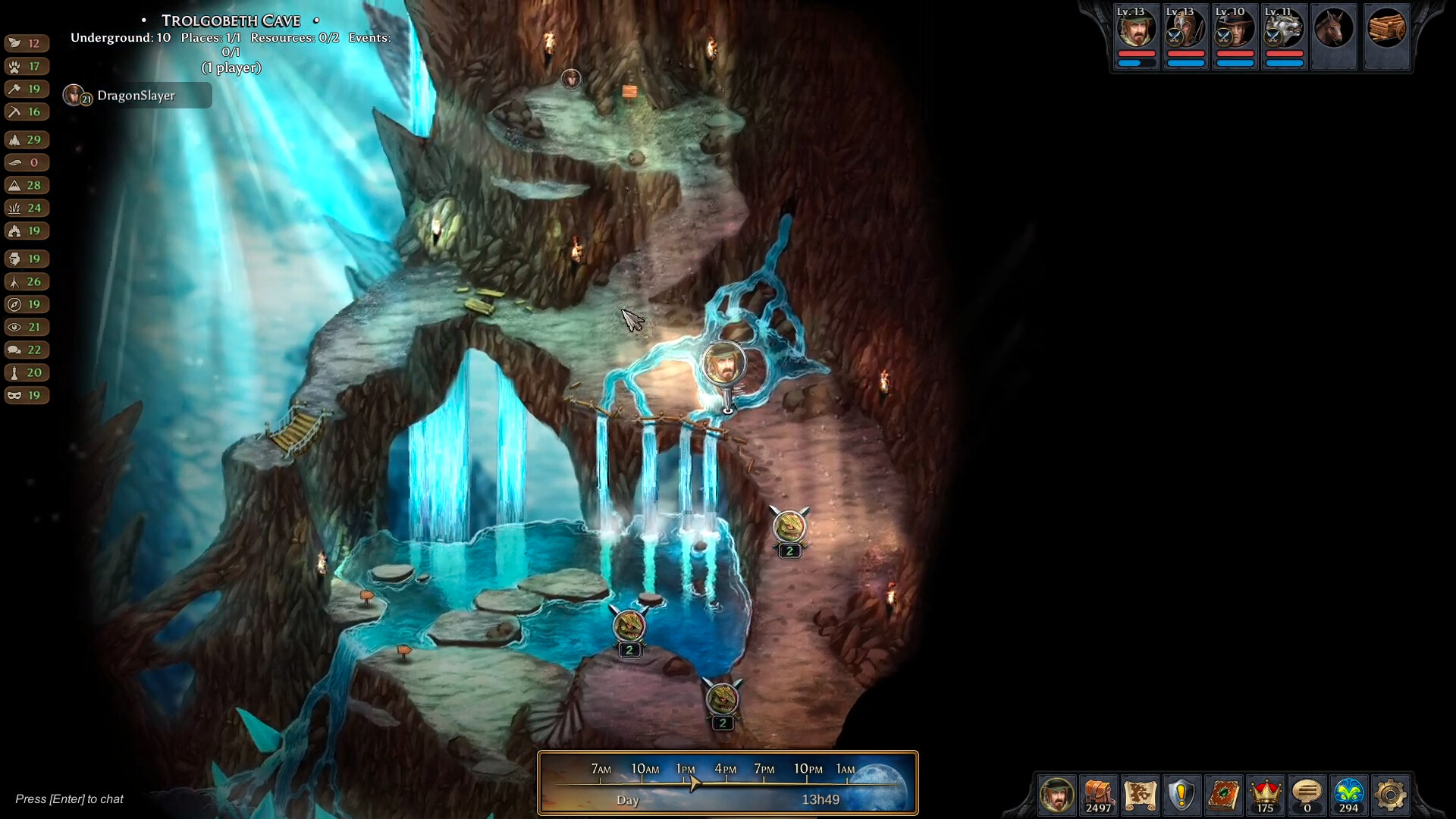The width and height of the screenshot is (1456, 819).
Task: Open the spellbook journal icon
Action: click(1224, 795)
